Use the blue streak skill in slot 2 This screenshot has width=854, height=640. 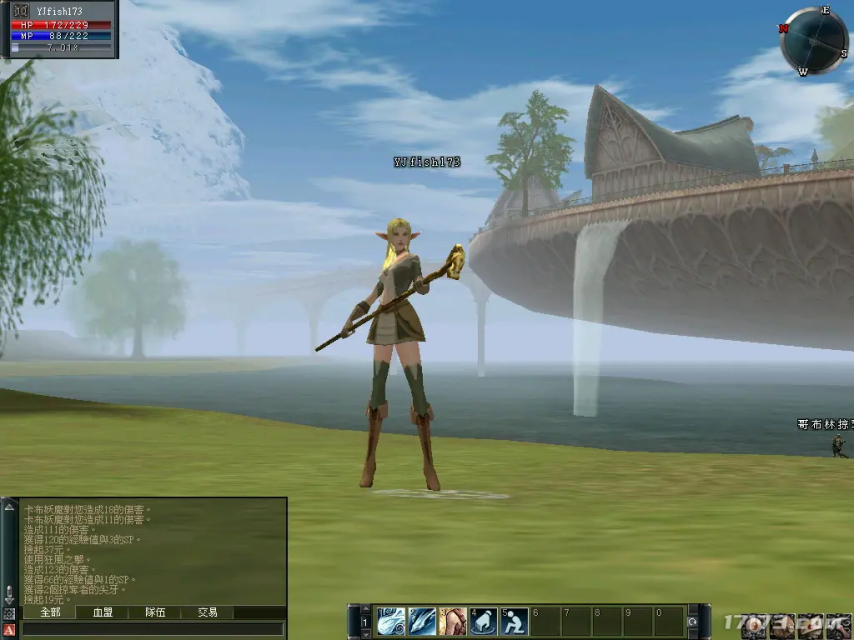422,621
